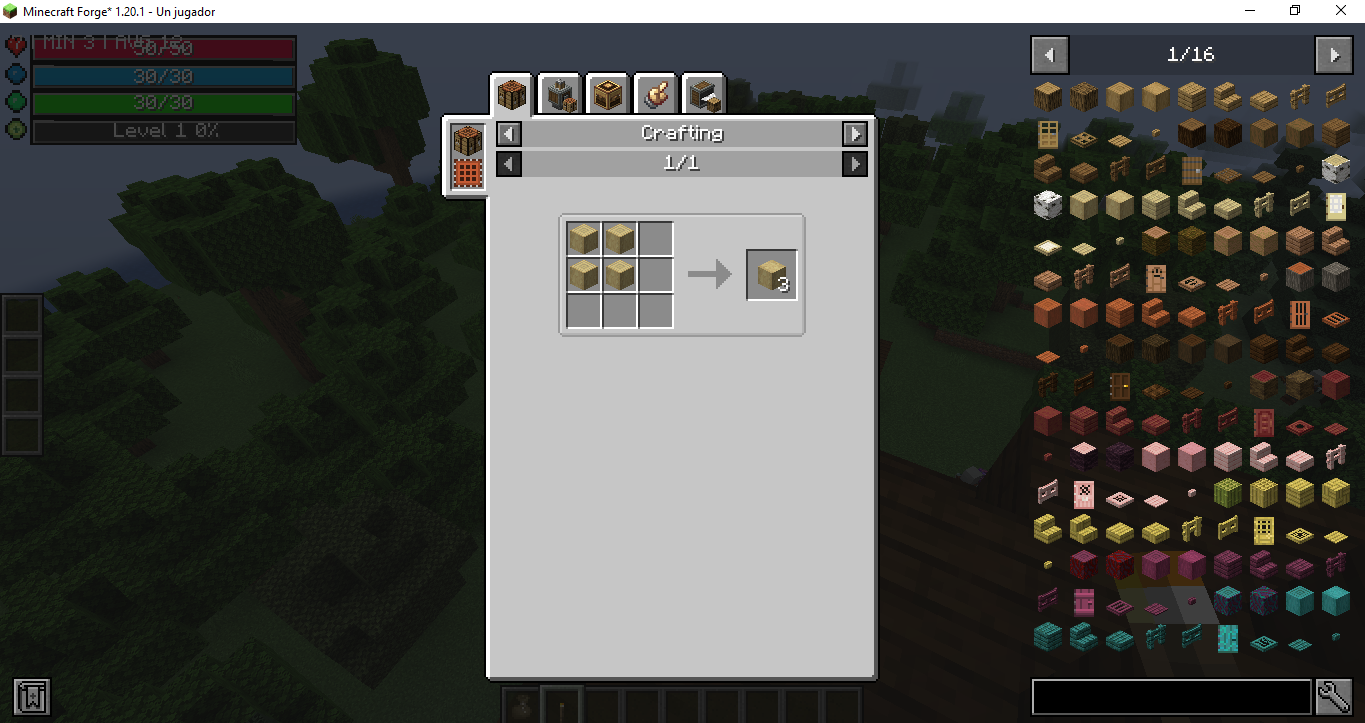The image size is (1365, 723).
Task: Click the potion in the hotbar
Action: pos(520,704)
